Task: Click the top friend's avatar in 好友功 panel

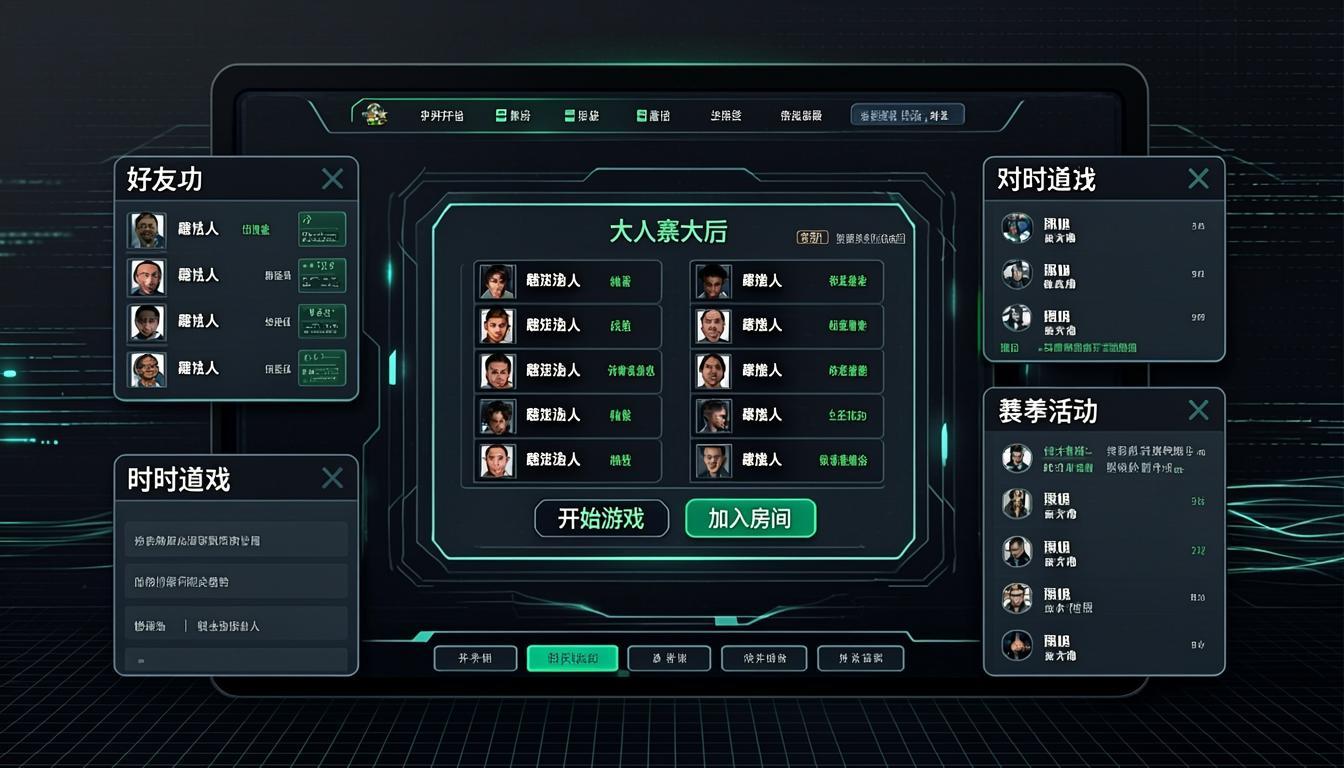Action: tap(148, 228)
